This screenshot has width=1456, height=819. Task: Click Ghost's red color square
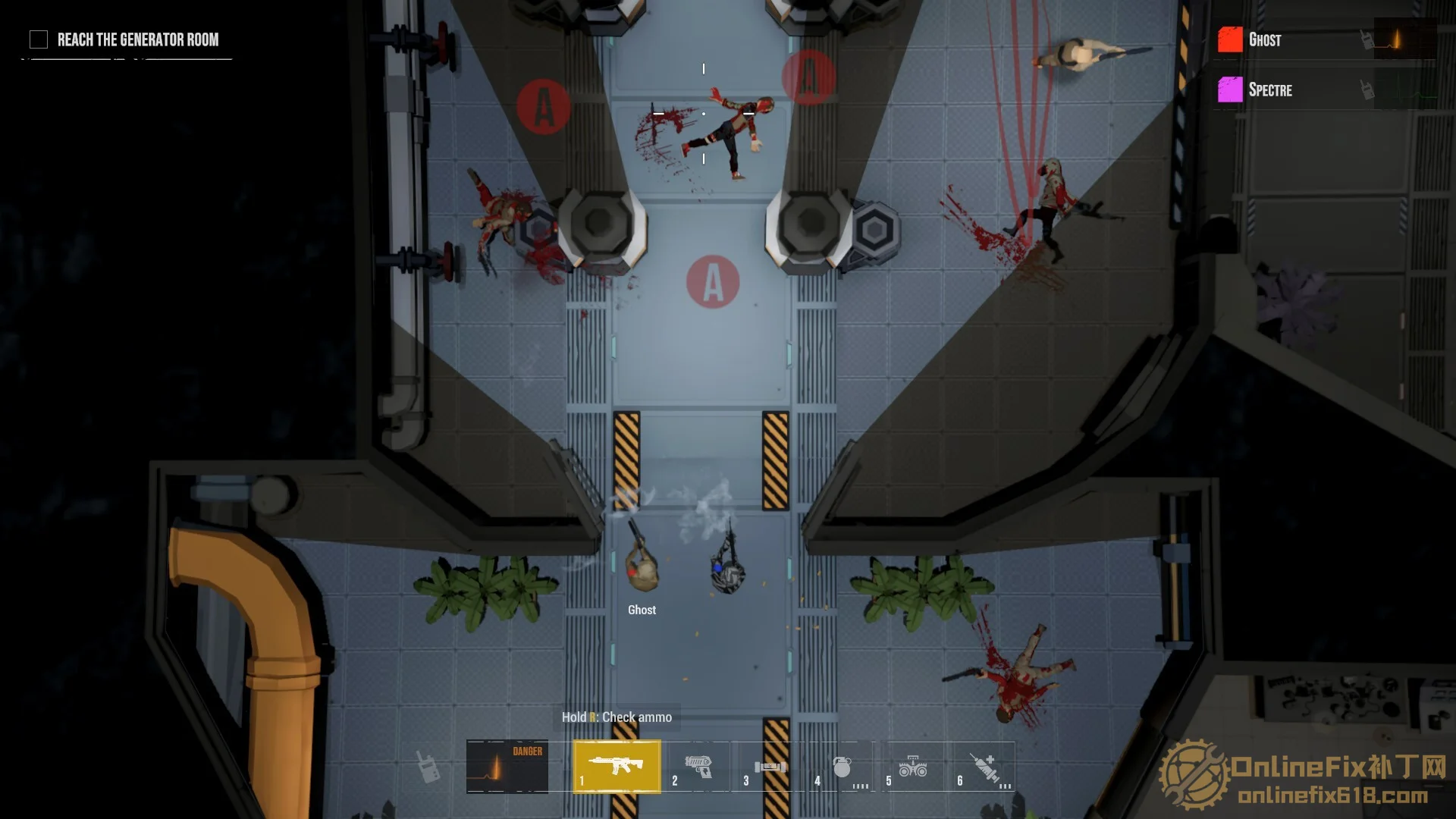1230,39
